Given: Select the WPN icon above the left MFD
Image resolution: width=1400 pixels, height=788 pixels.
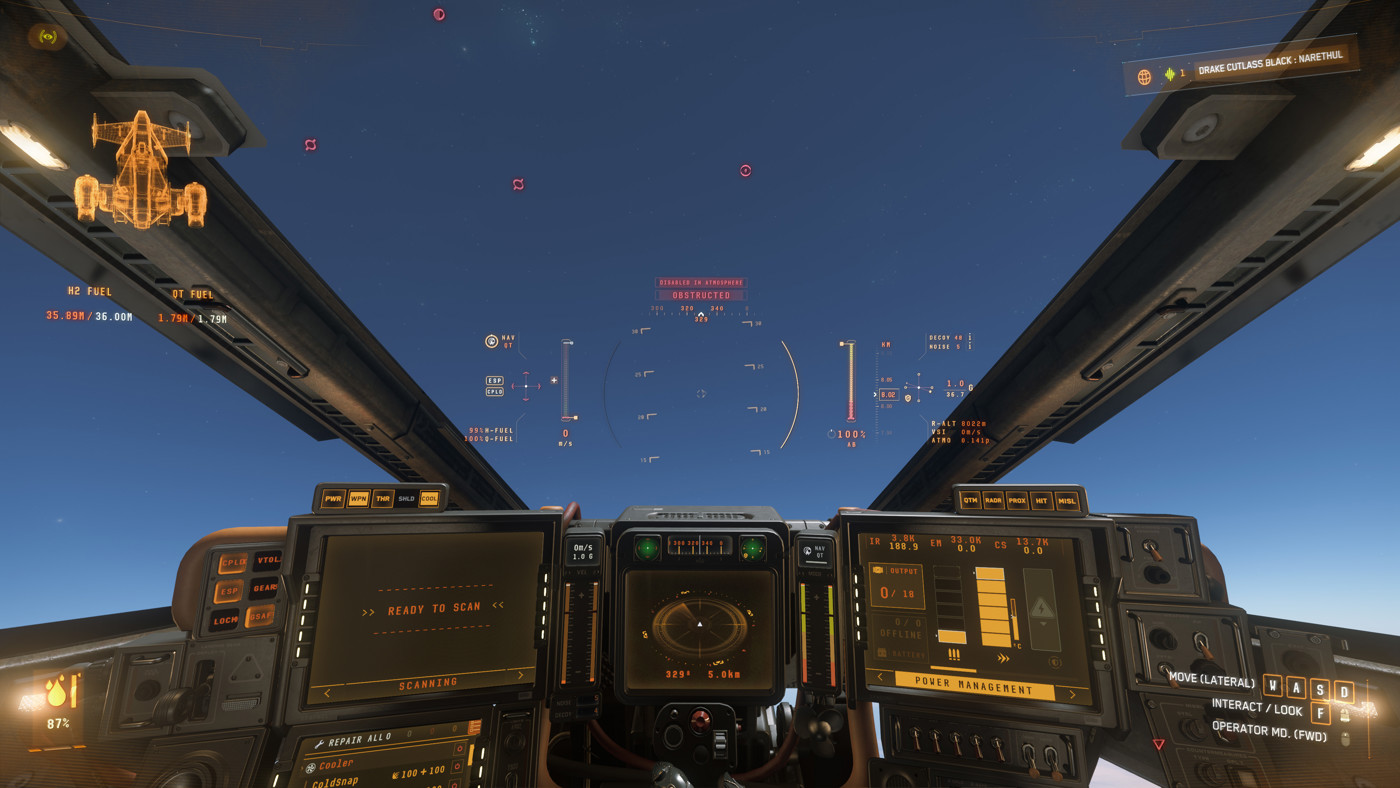Looking at the screenshot, I should click(x=359, y=498).
